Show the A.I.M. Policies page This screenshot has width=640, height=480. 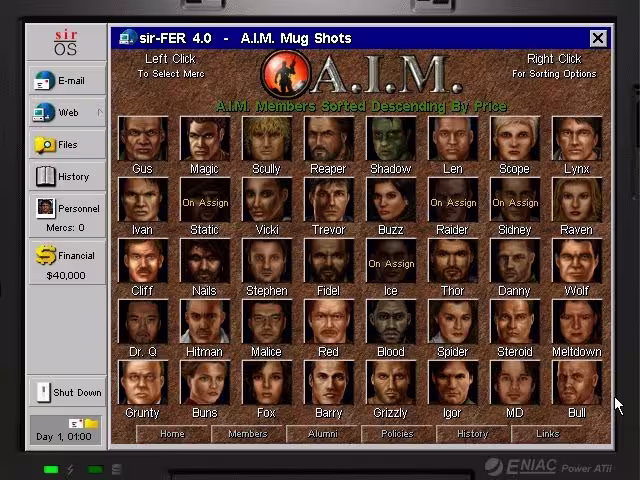click(x=397, y=434)
